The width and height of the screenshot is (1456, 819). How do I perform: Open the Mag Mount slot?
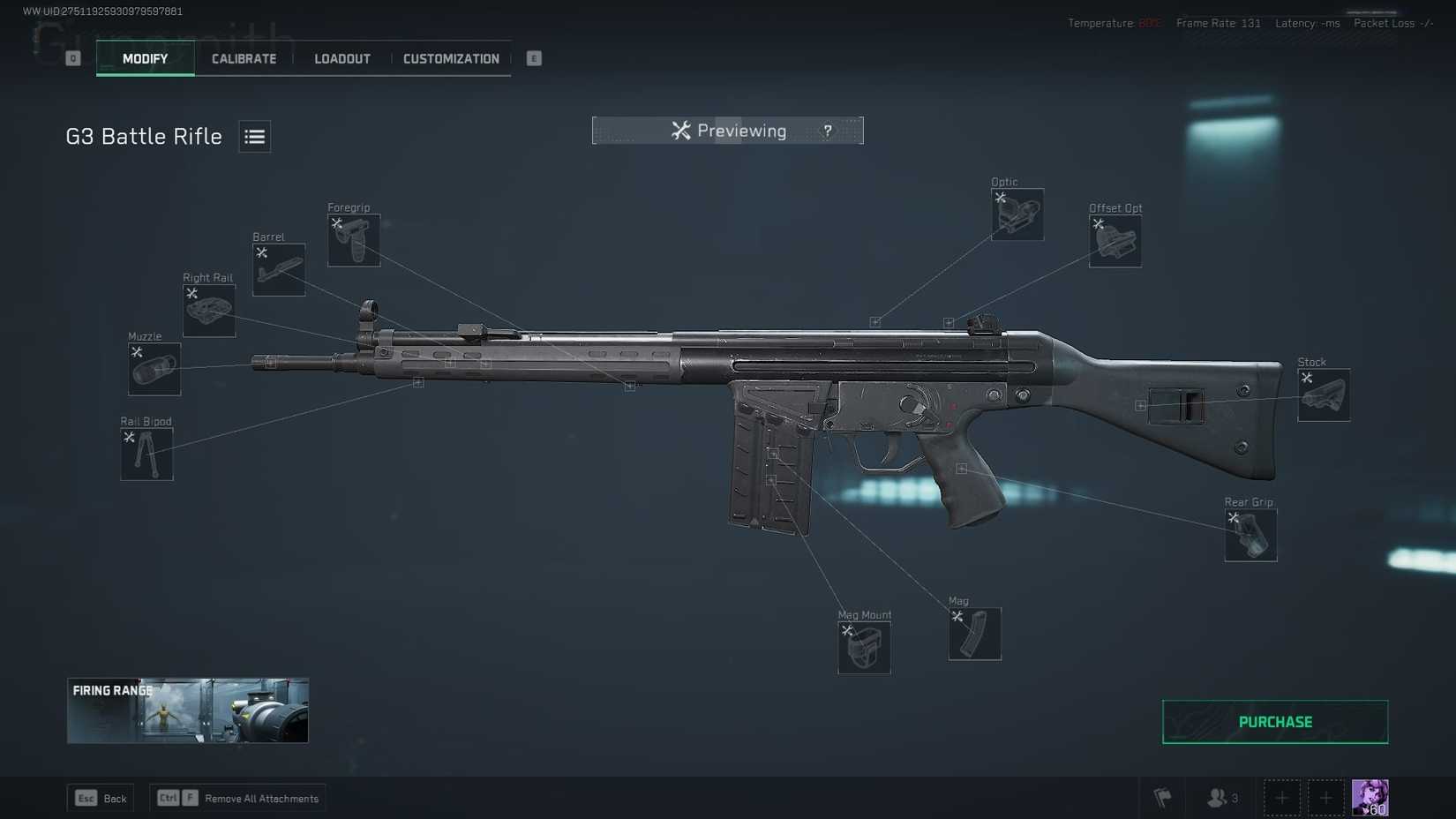point(864,647)
